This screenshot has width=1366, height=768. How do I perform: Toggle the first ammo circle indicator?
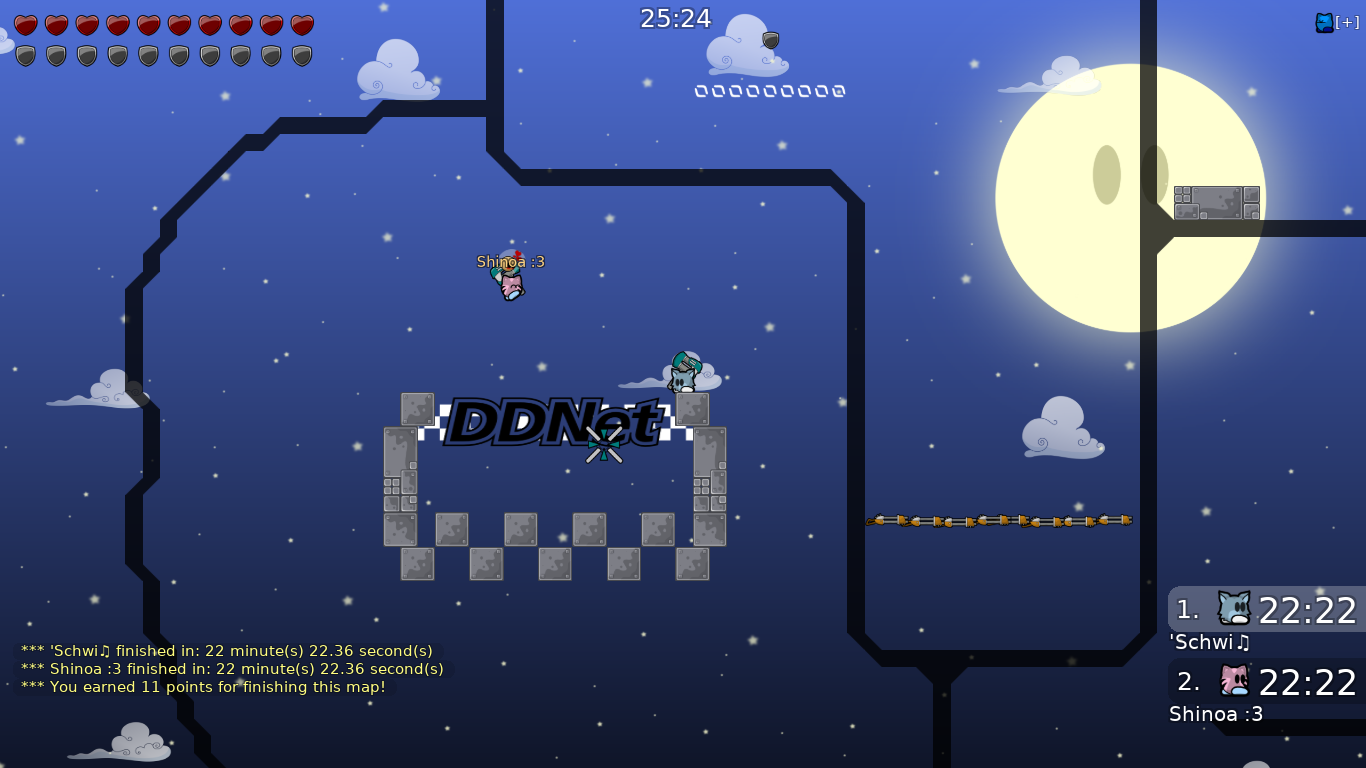pyautogui.click(x=703, y=90)
